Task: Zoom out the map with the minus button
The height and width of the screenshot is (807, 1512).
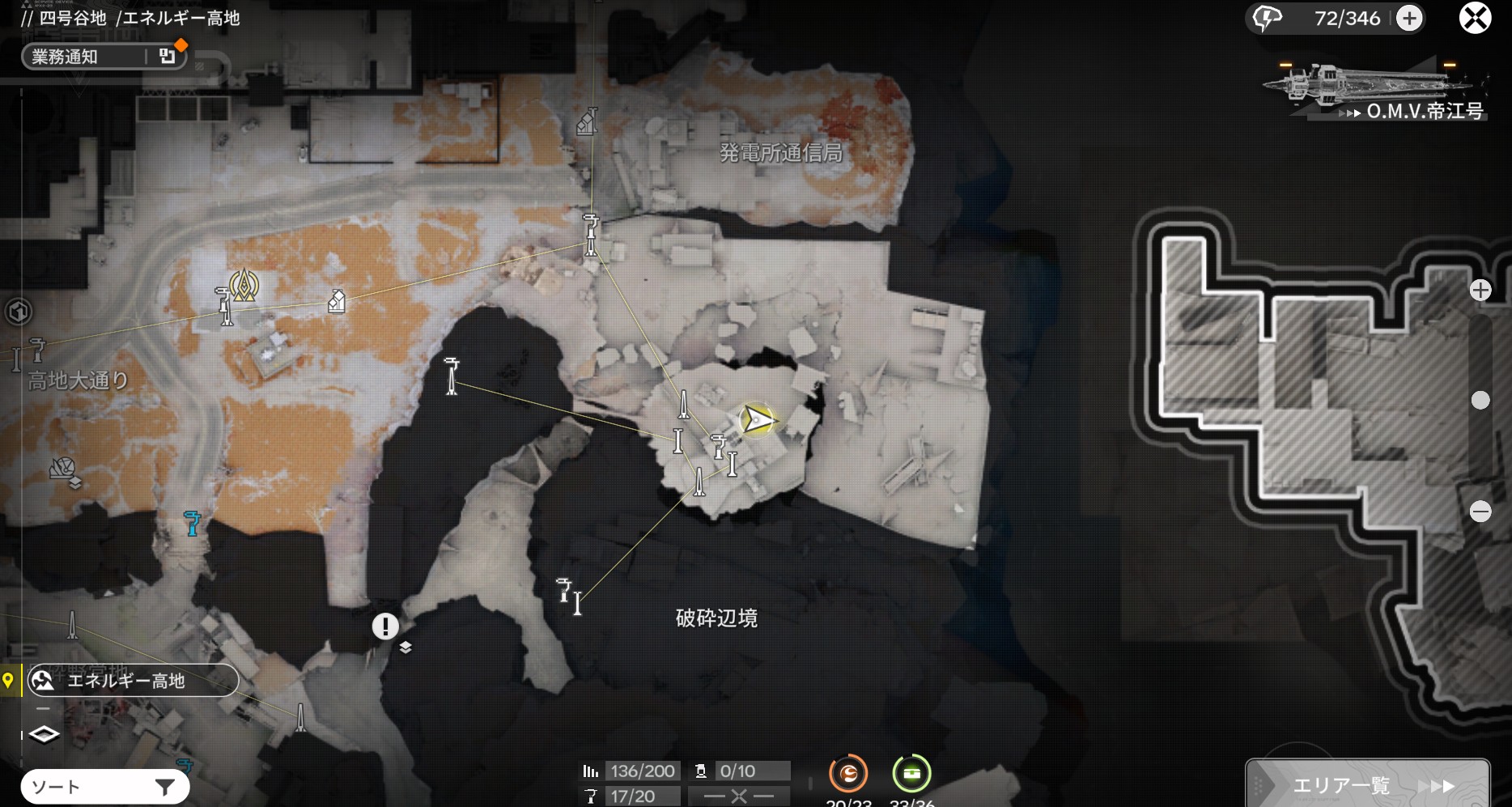Action: pyautogui.click(x=1480, y=512)
